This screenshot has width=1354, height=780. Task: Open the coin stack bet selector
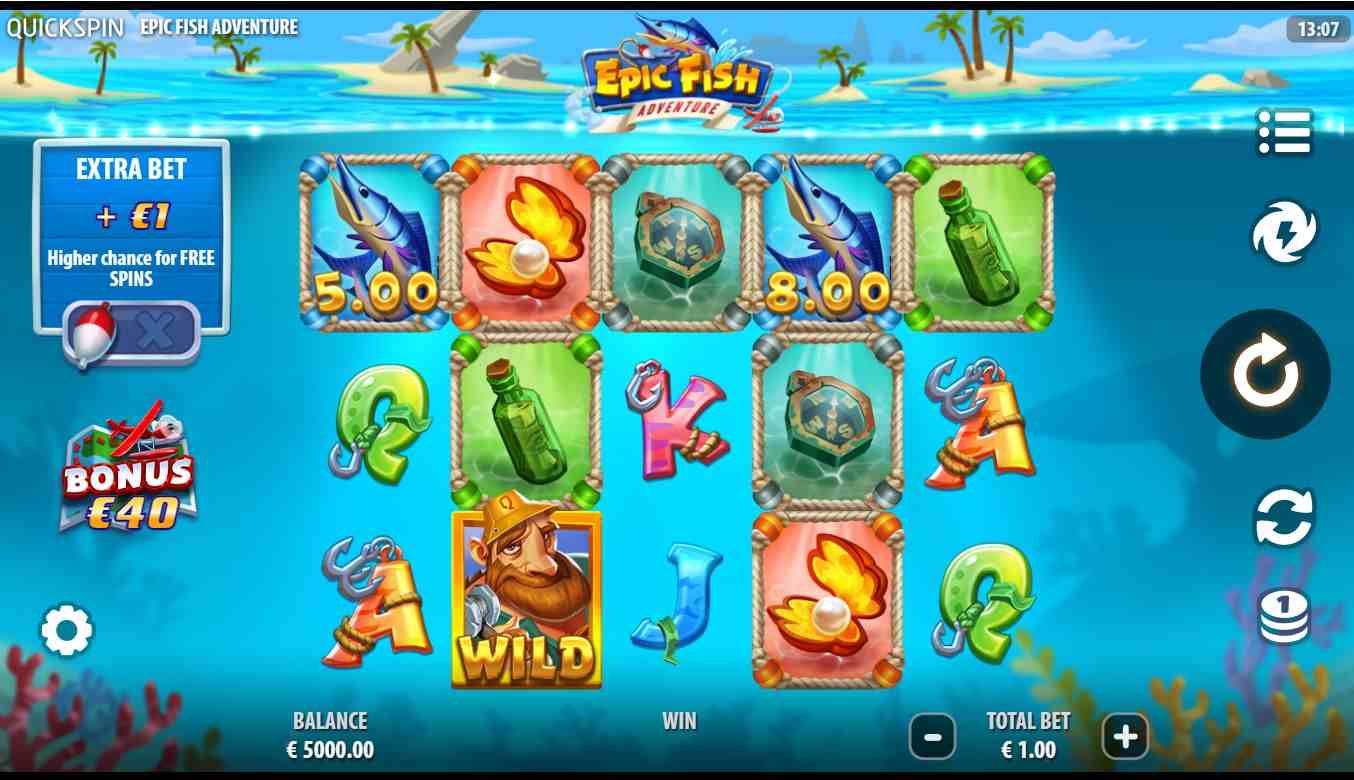pyautogui.click(x=1284, y=616)
